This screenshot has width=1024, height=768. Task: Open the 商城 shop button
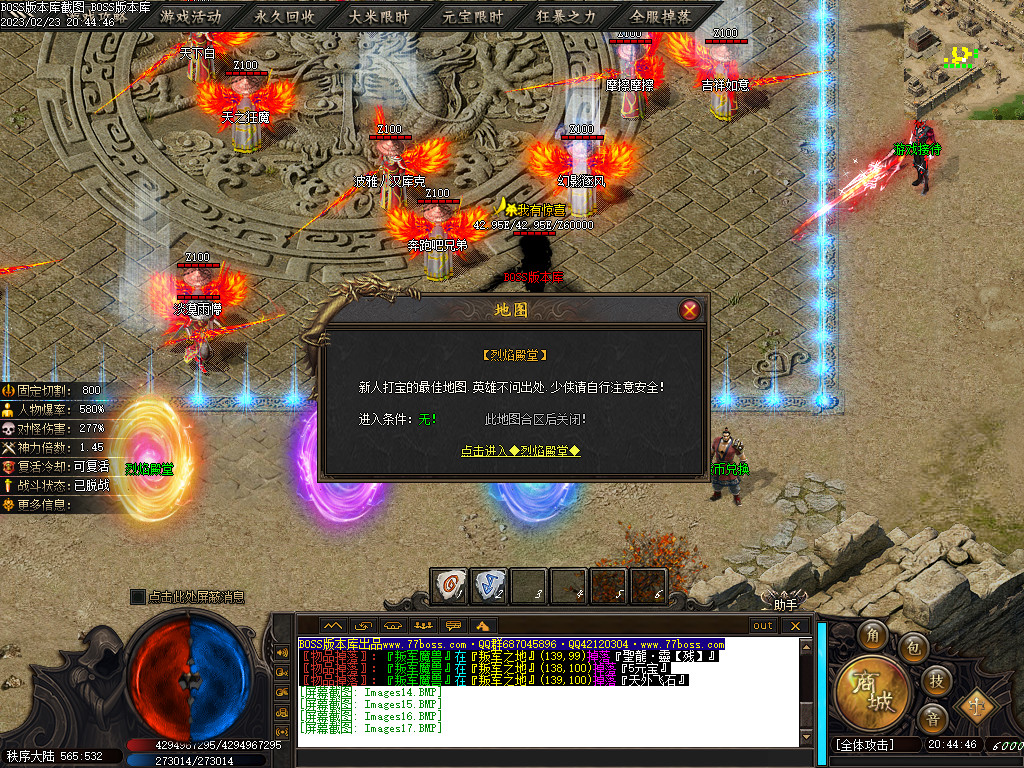[873, 691]
